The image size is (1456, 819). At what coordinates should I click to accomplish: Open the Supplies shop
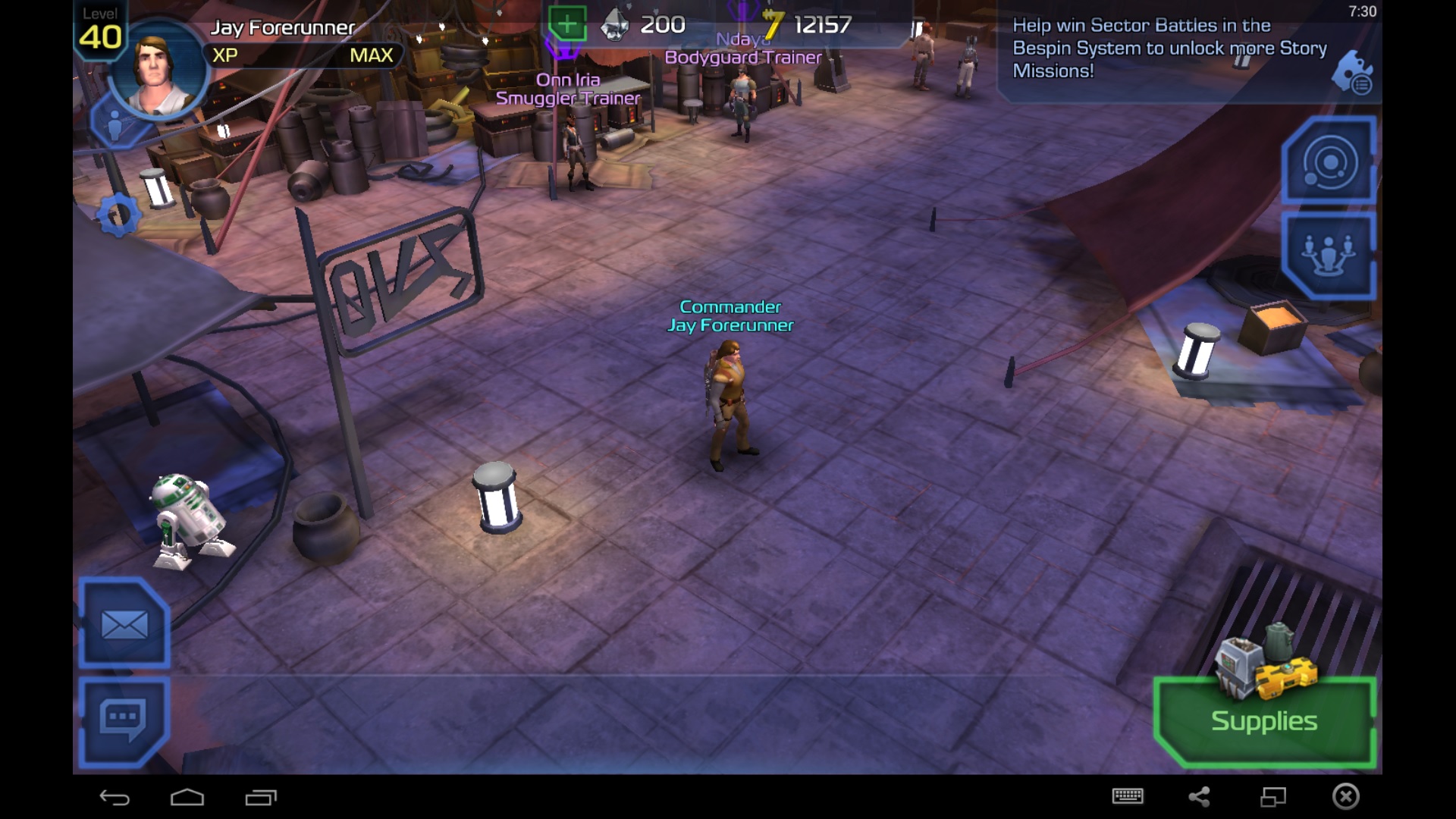(1264, 720)
